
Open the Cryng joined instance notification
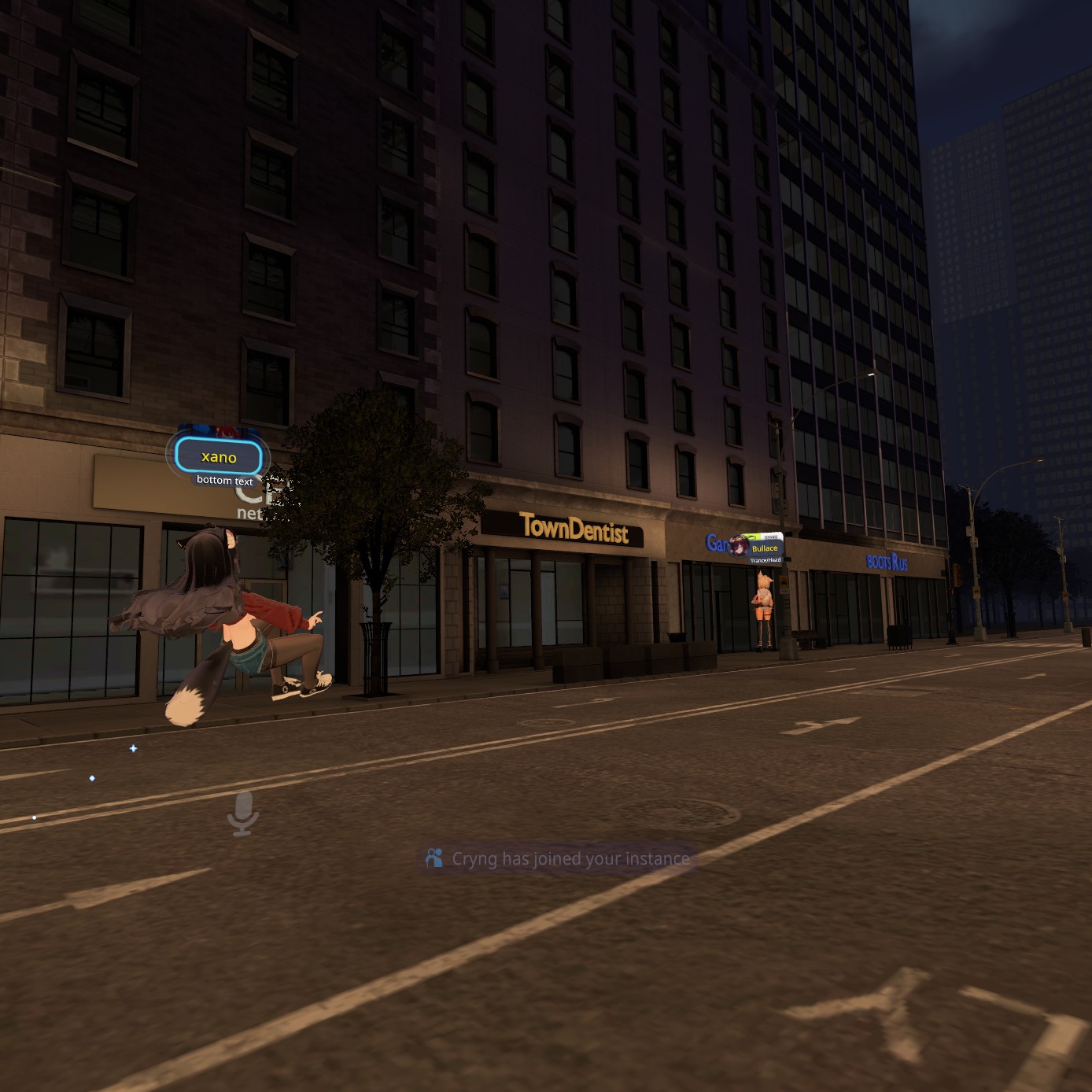[558, 858]
